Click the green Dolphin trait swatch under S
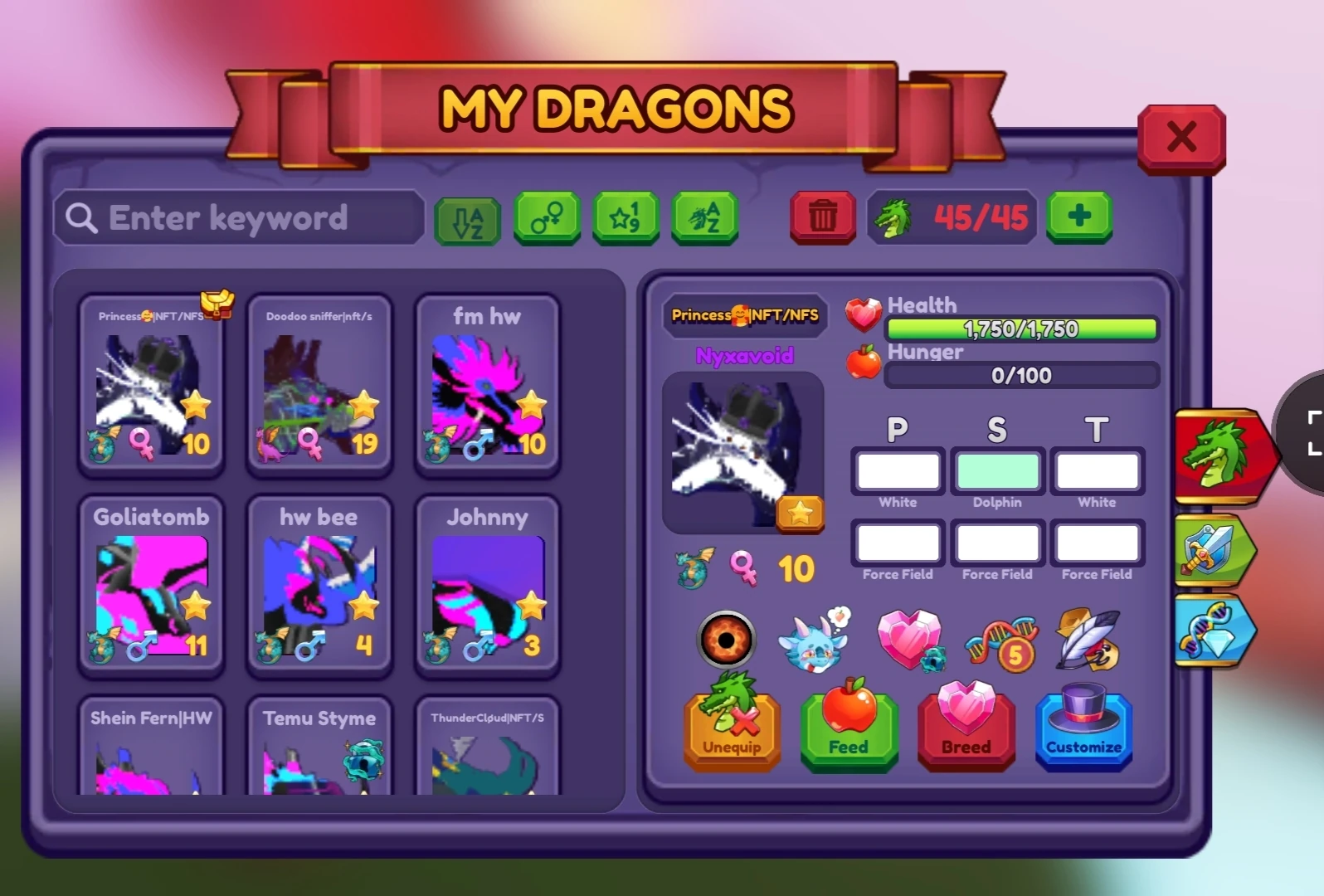The width and height of the screenshot is (1324, 896). click(x=998, y=471)
